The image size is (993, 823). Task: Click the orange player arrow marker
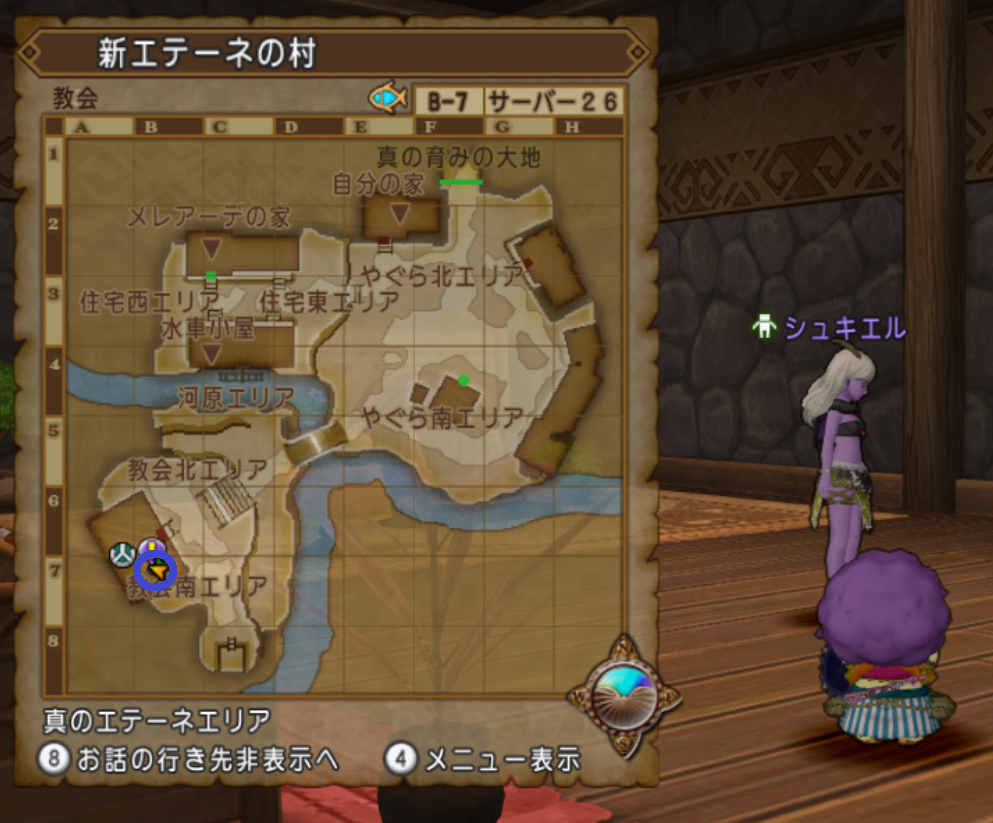tap(155, 571)
